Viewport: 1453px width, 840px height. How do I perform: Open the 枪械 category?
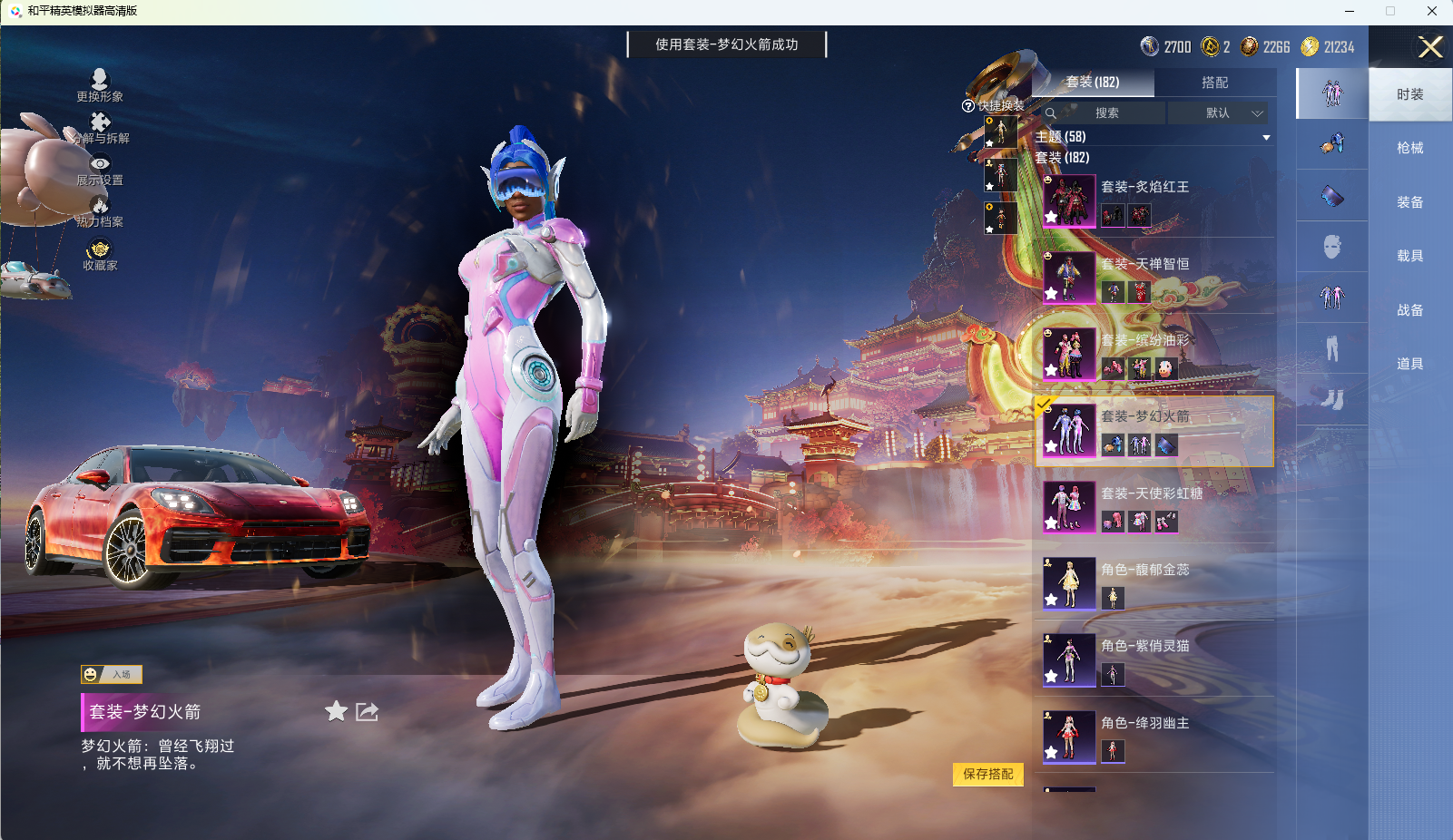[x=1409, y=148]
